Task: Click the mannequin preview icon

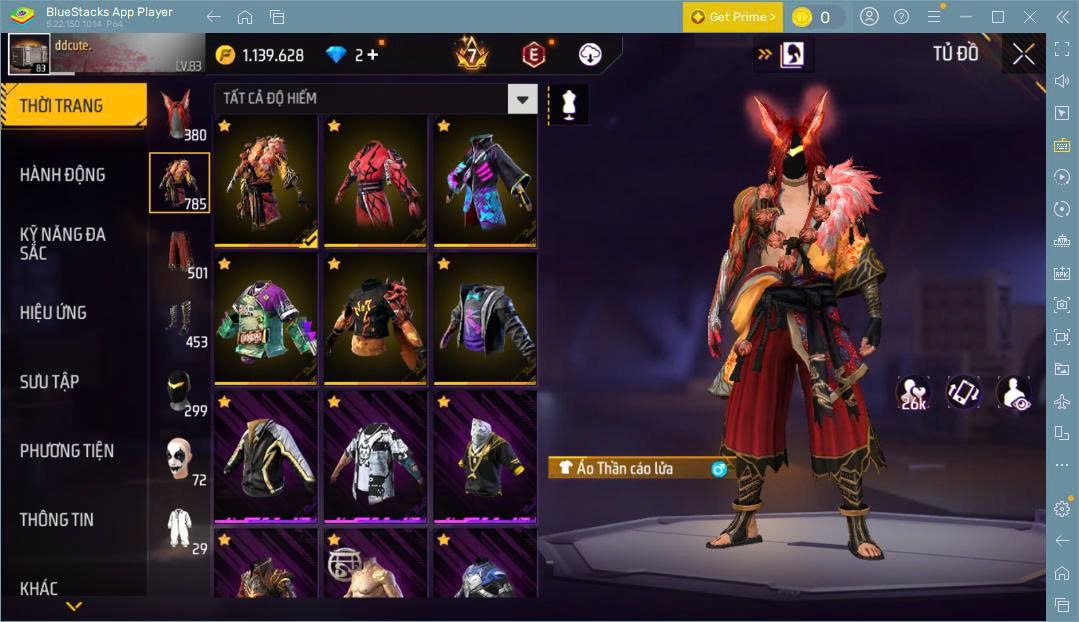Action: tap(568, 104)
